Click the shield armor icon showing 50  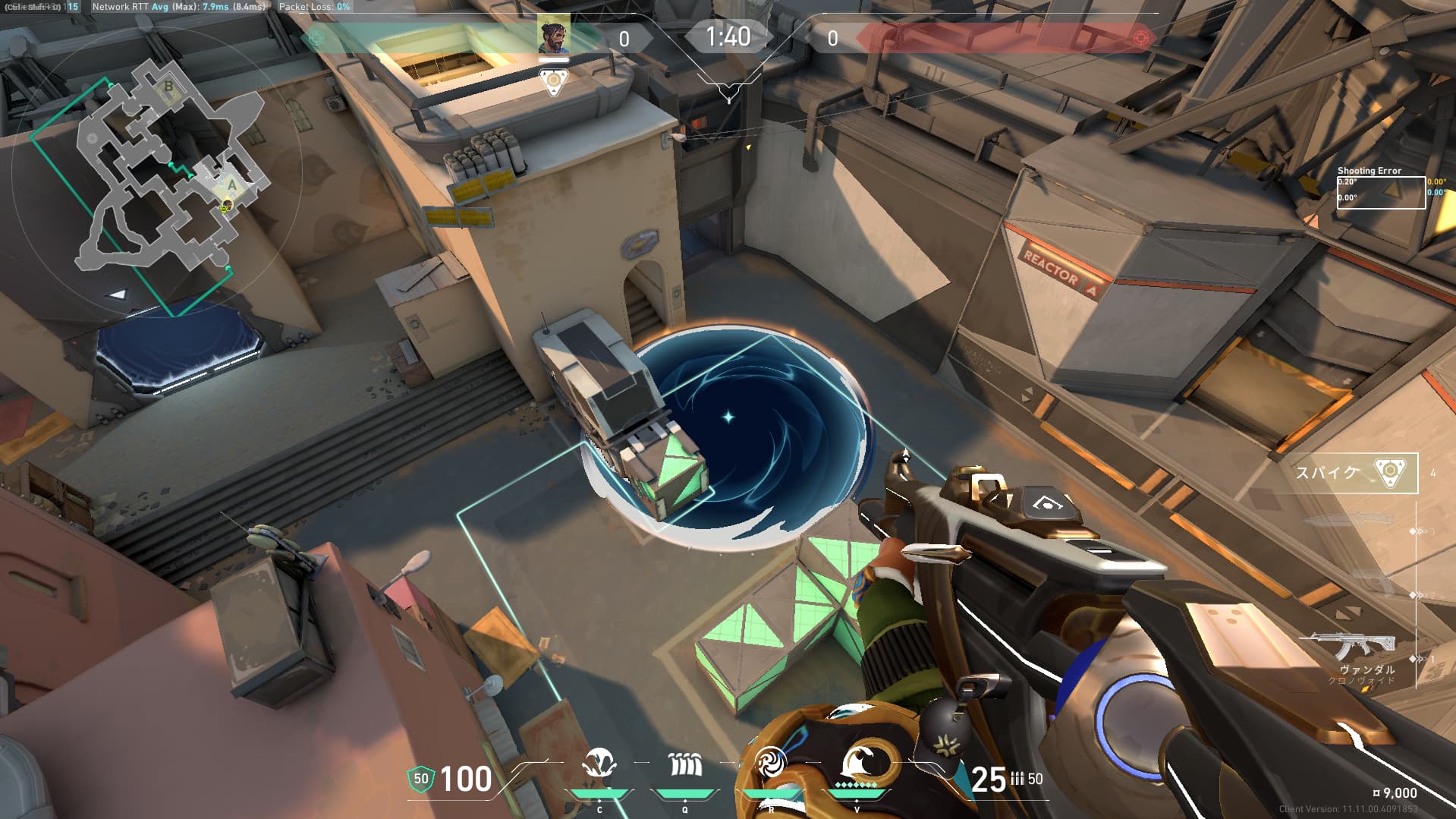pos(420,780)
